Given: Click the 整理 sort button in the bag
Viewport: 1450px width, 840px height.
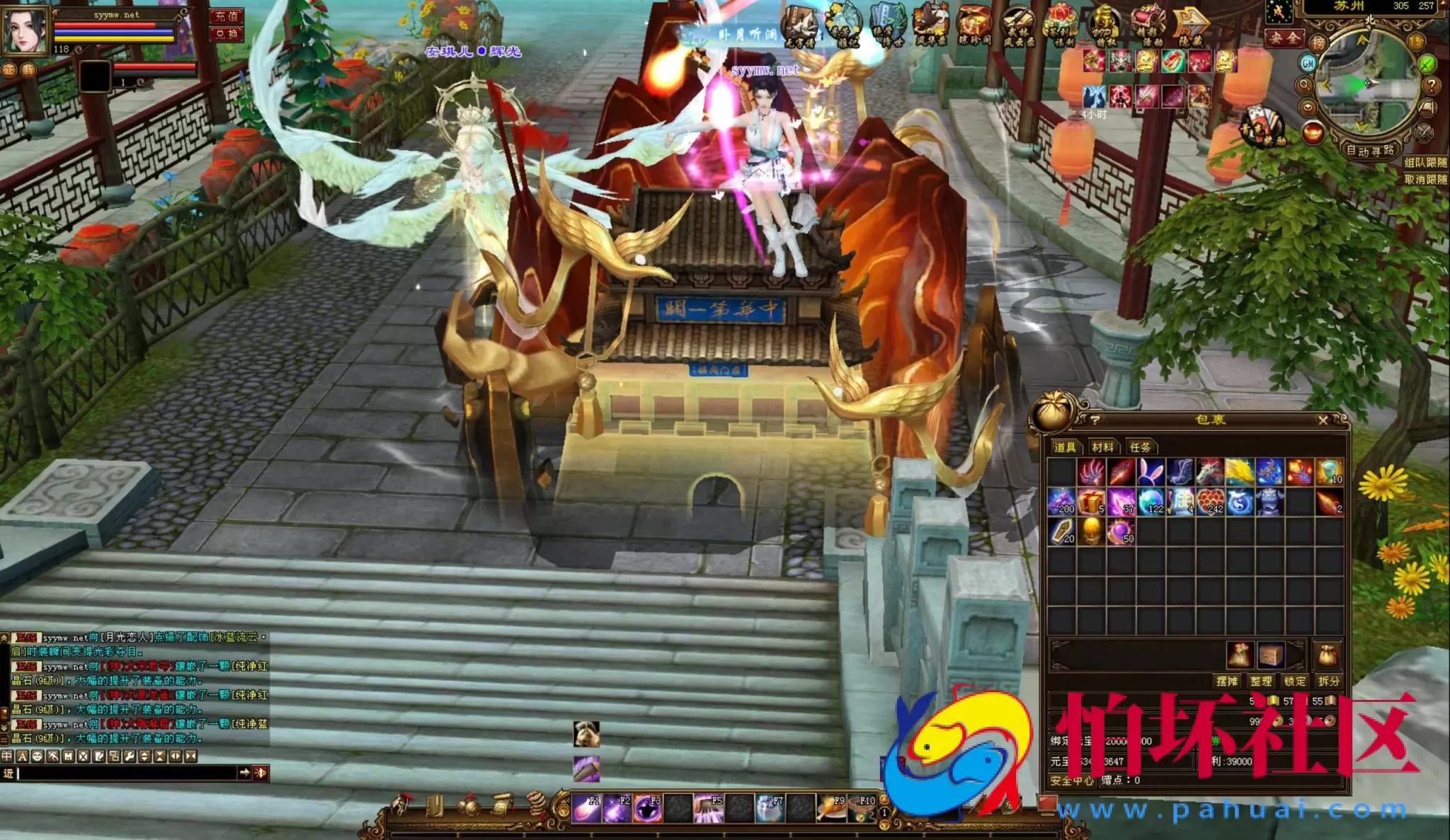Looking at the screenshot, I should coord(1262,681).
